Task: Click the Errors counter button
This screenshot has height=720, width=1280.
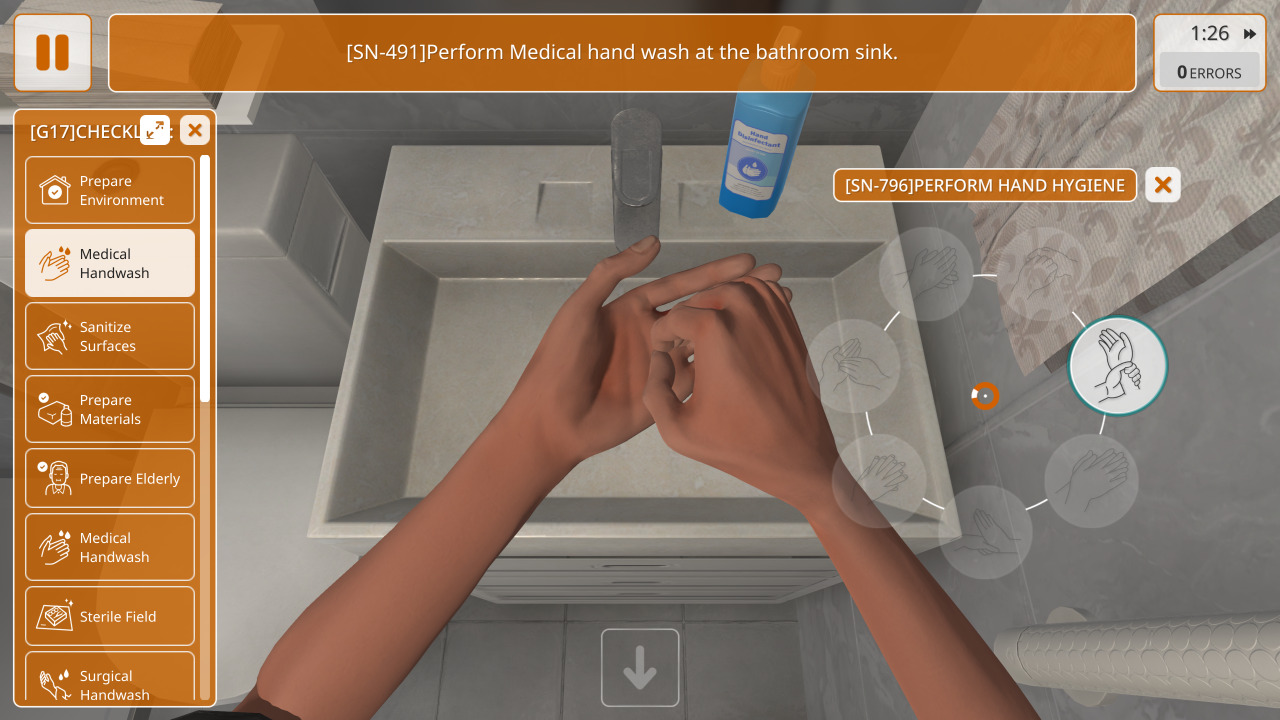Action: tap(1209, 72)
